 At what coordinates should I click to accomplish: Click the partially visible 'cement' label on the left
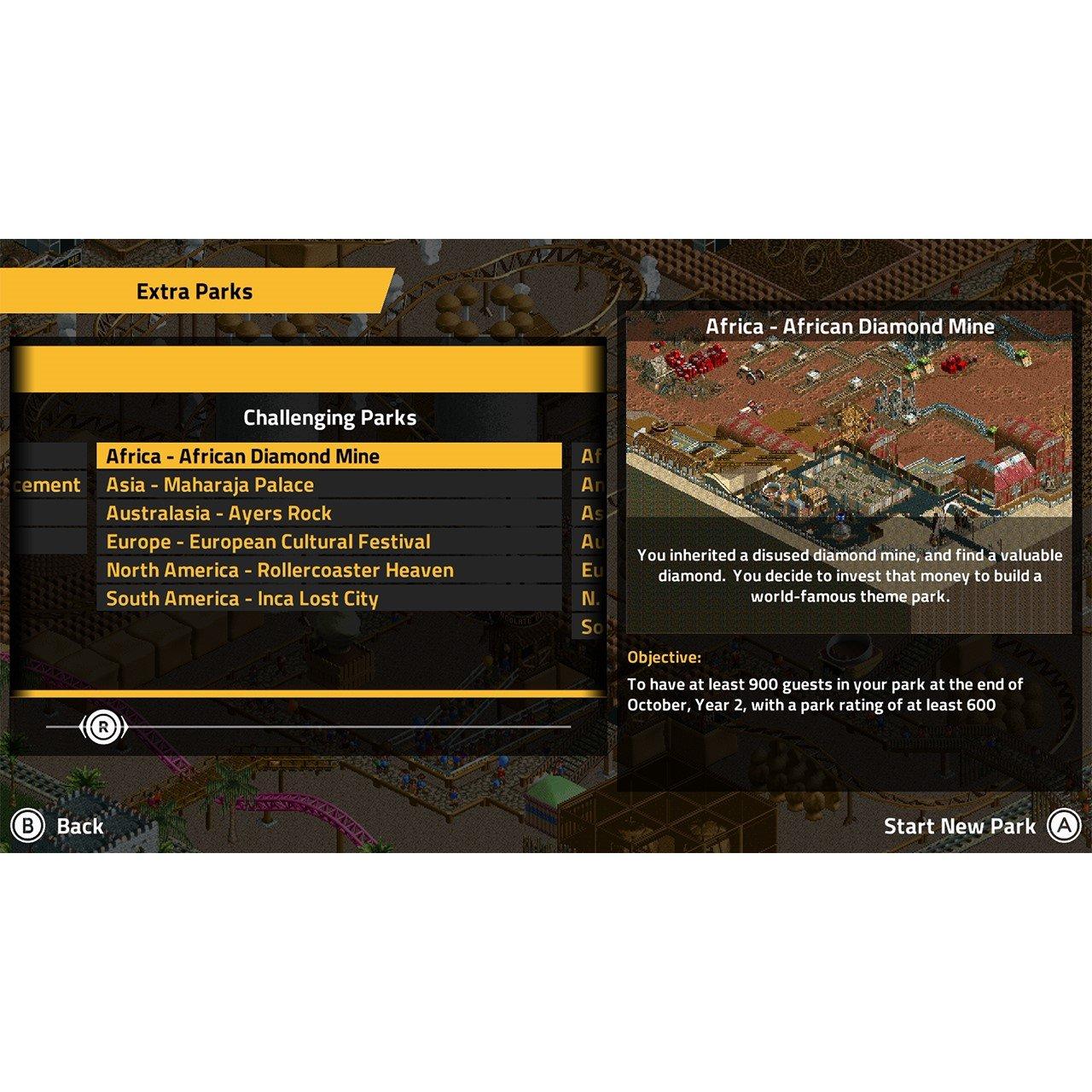47,484
